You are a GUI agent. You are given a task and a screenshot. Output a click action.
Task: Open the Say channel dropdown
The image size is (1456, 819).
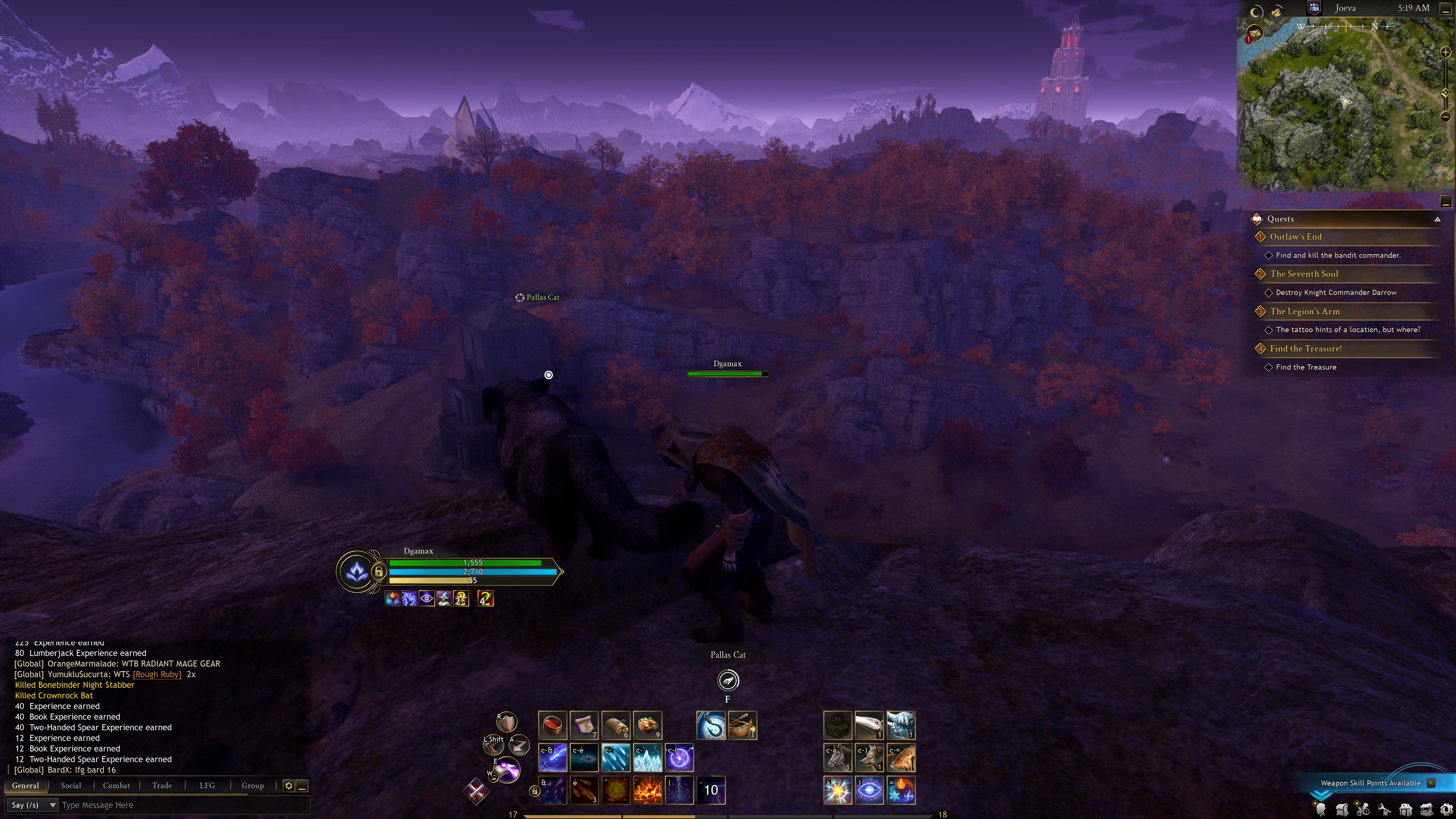coord(33,805)
